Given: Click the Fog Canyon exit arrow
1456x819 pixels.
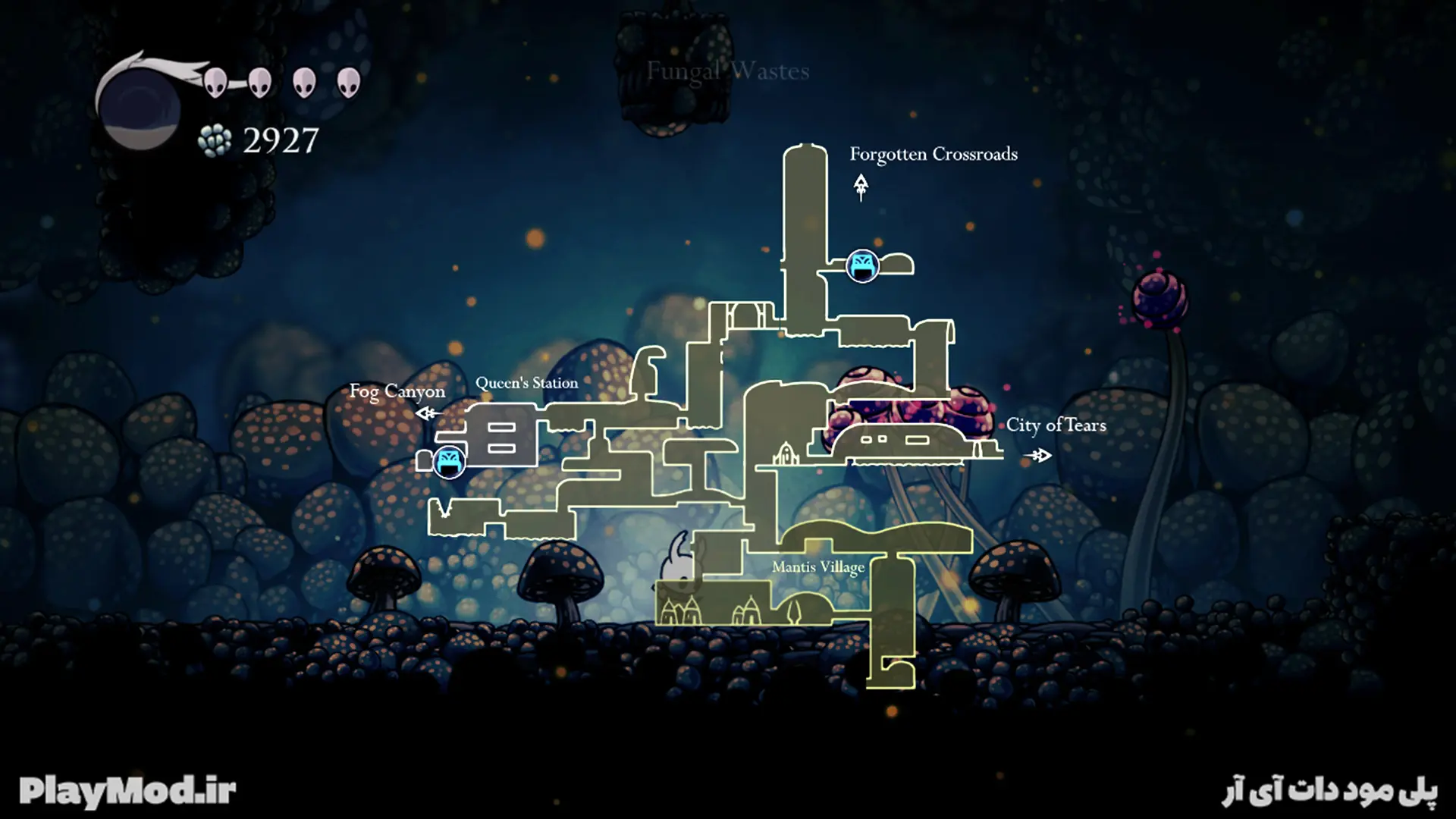Looking at the screenshot, I should click(428, 413).
